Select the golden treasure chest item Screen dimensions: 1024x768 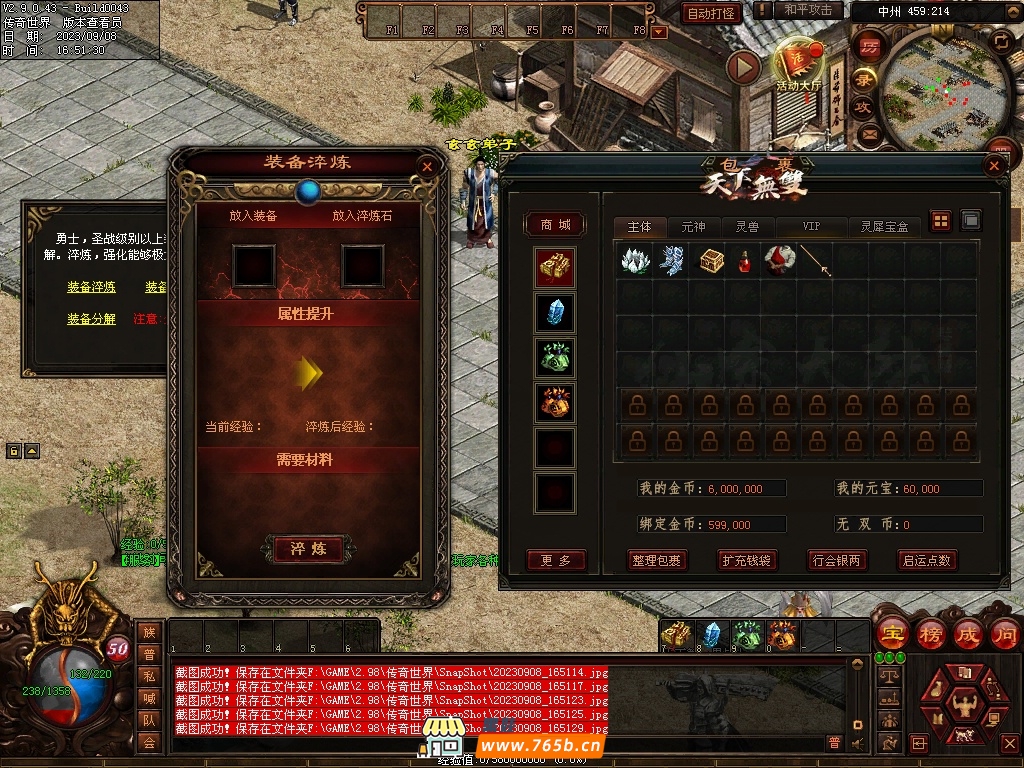(710, 260)
